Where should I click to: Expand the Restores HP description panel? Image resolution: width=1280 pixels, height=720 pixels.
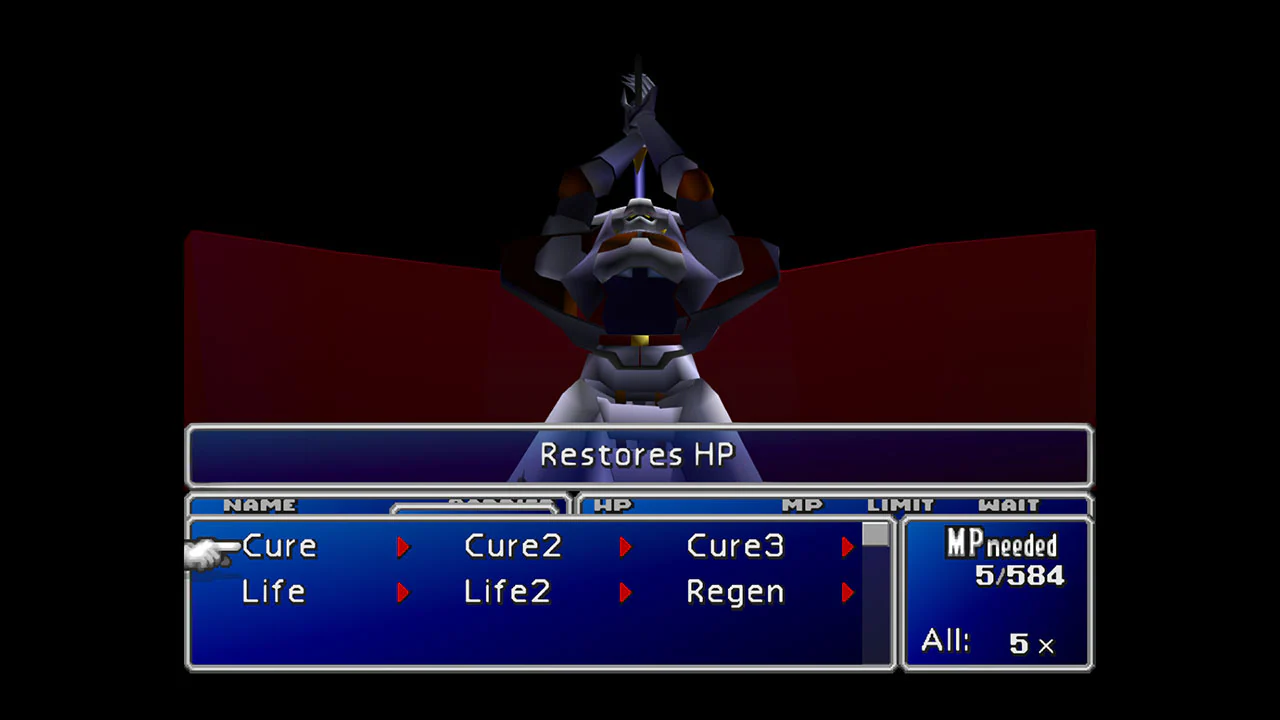pos(637,455)
